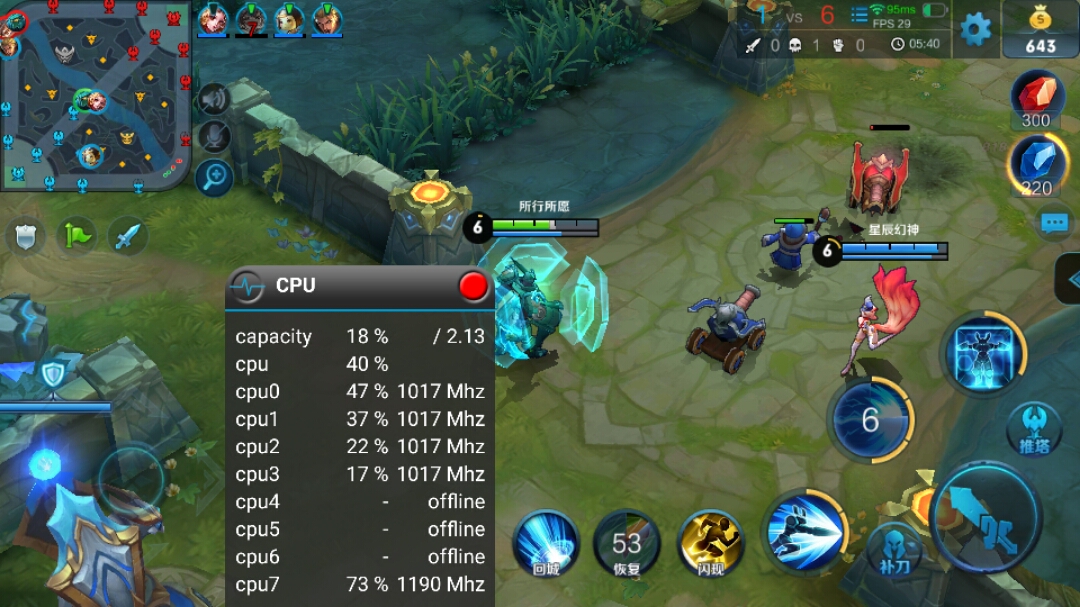Open the shop via the 643 gold button
The width and height of the screenshot is (1080, 607).
pyautogui.click(x=1040, y=30)
